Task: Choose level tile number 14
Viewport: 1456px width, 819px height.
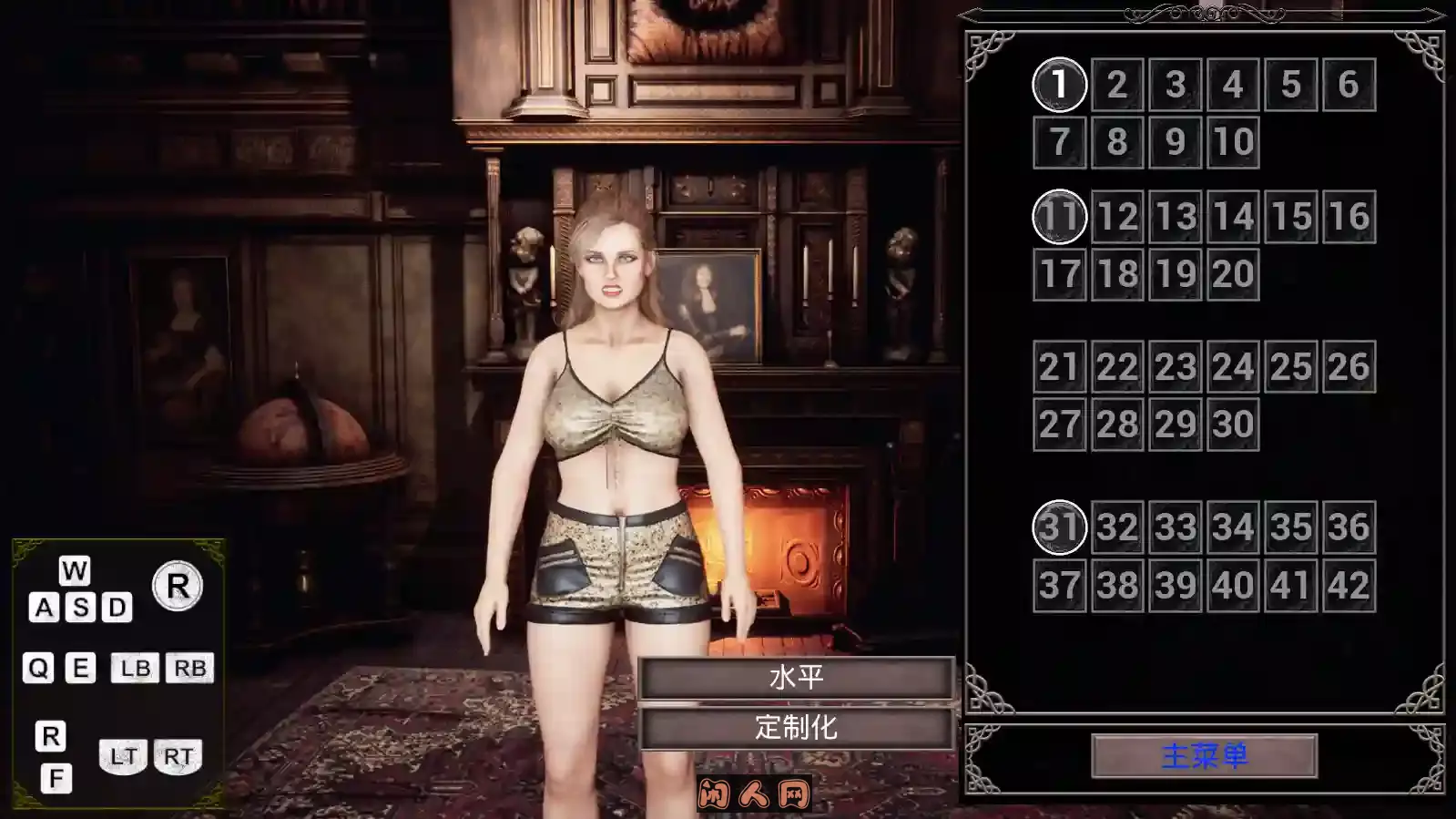Action: pos(1233,217)
